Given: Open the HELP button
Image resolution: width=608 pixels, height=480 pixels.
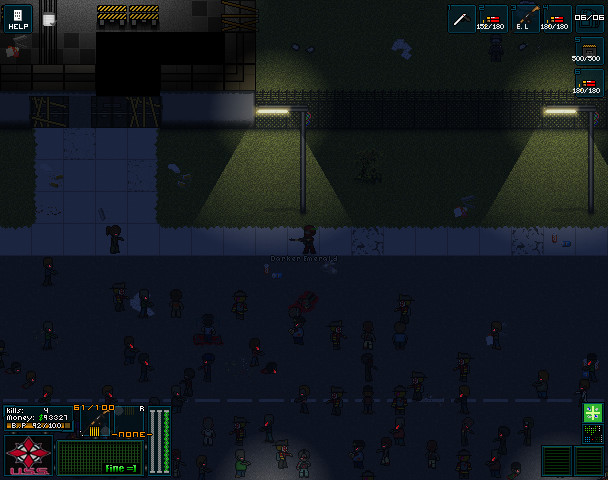Looking at the screenshot, I should [x=18, y=18].
